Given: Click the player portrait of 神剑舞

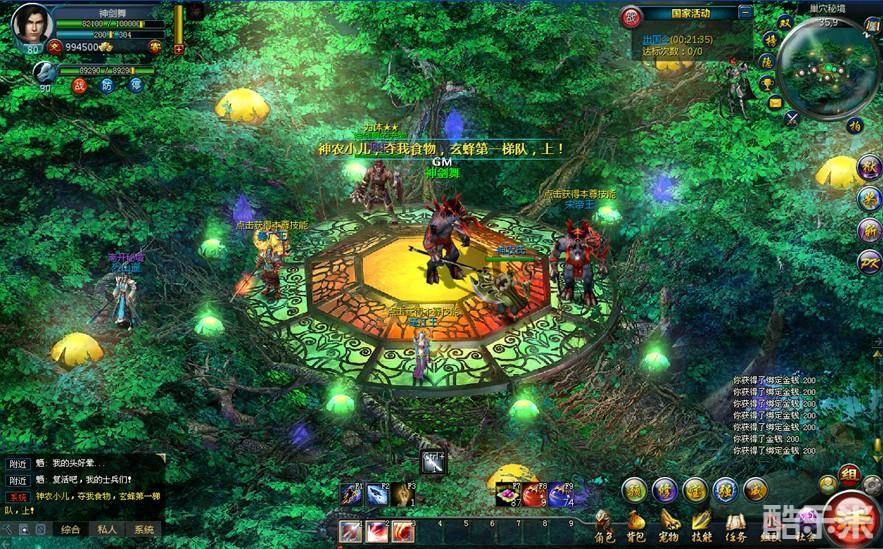Looking at the screenshot, I should point(32,24).
